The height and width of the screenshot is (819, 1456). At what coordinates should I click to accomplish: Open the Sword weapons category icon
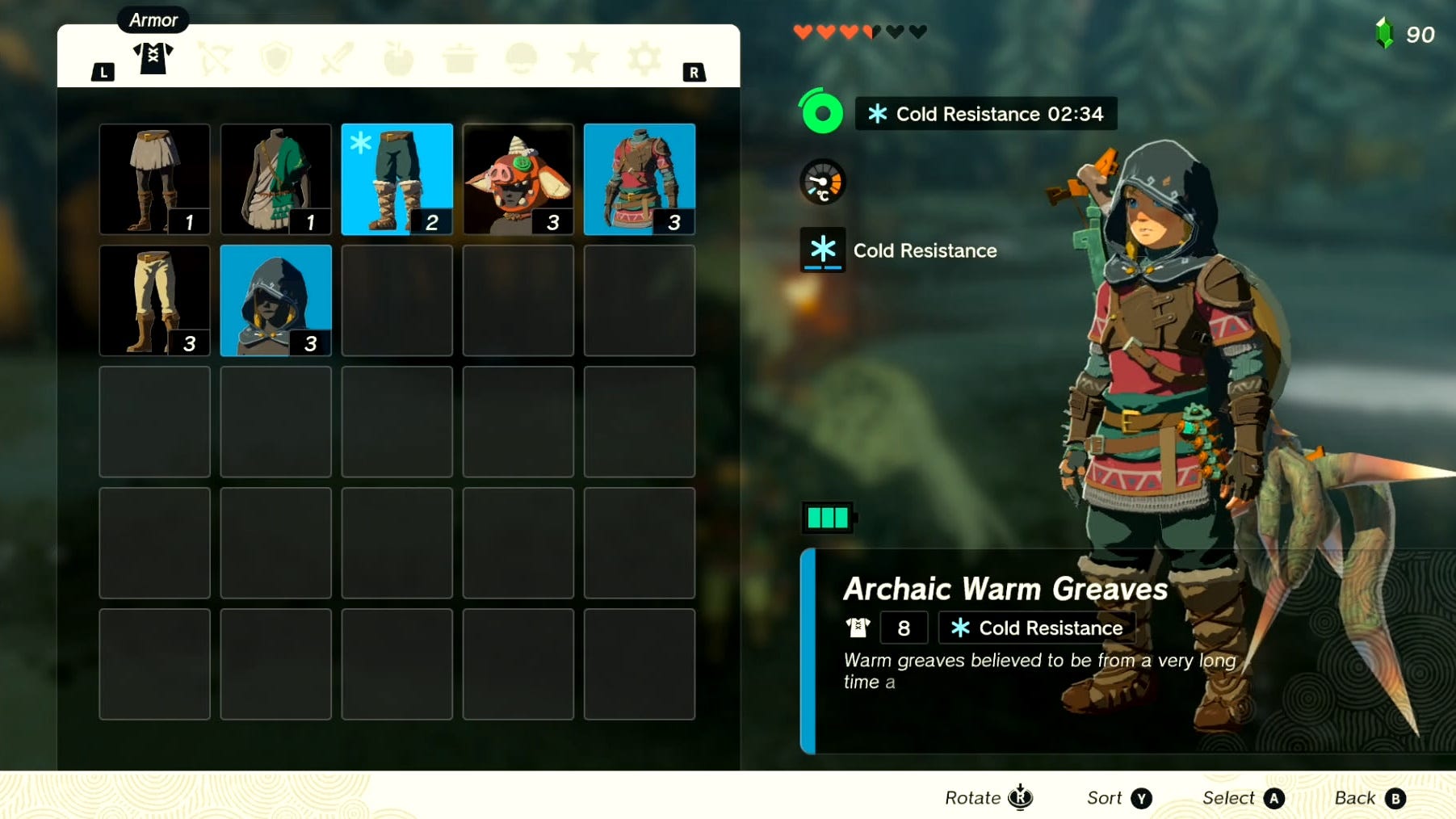tap(336, 57)
